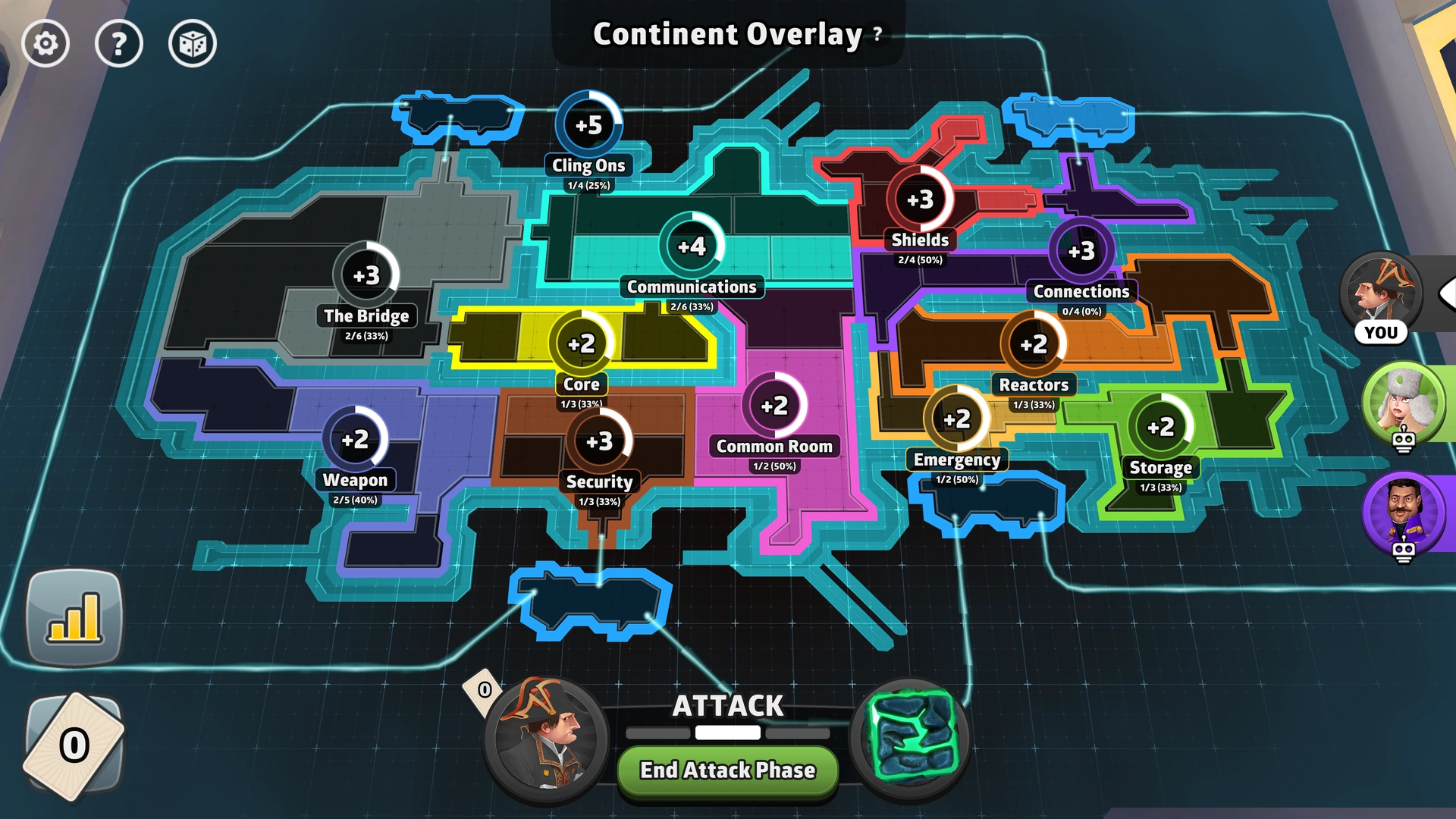Click the Continent Overlay help question mark
The height and width of the screenshot is (819, 1456).
[x=877, y=33]
